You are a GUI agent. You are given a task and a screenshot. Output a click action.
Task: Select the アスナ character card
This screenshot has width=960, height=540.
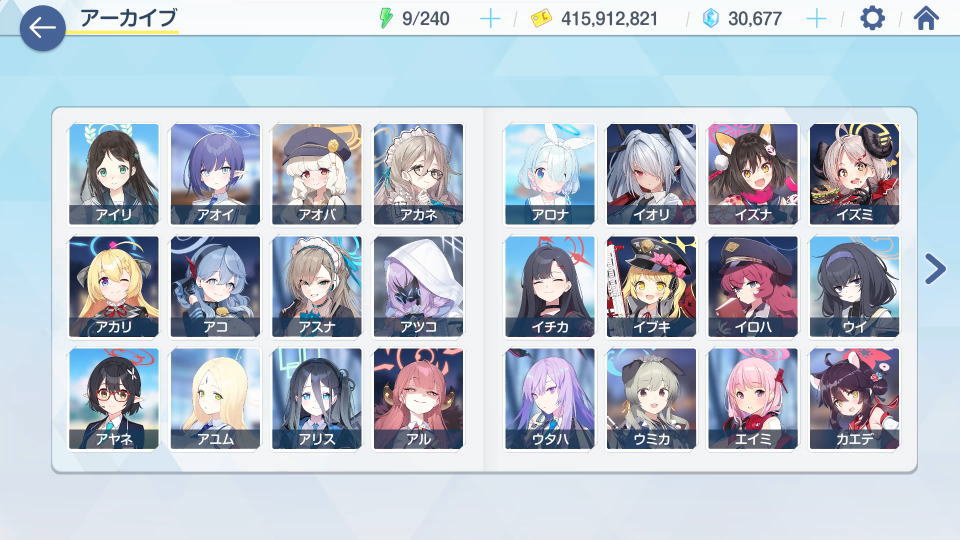(317, 286)
